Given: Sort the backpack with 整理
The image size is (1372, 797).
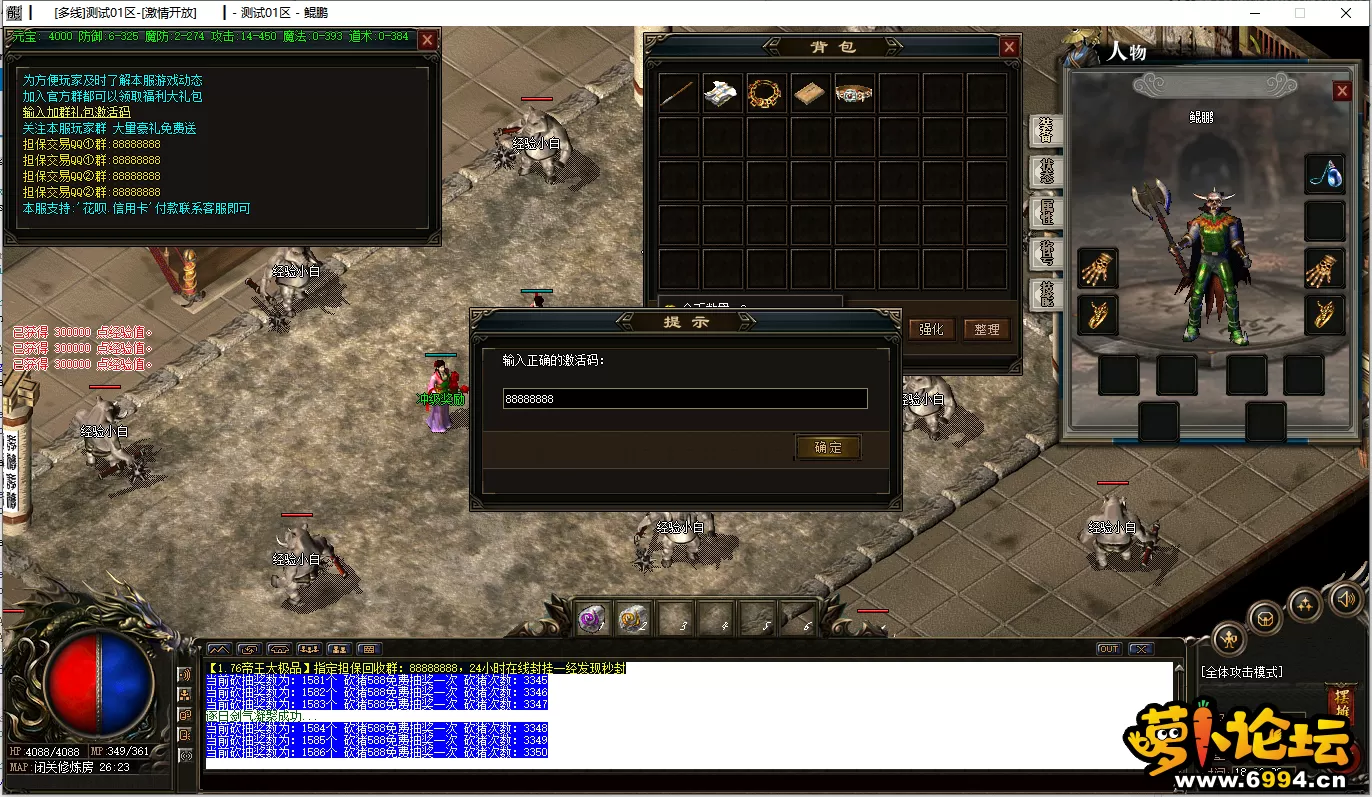Looking at the screenshot, I should point(986,329).
